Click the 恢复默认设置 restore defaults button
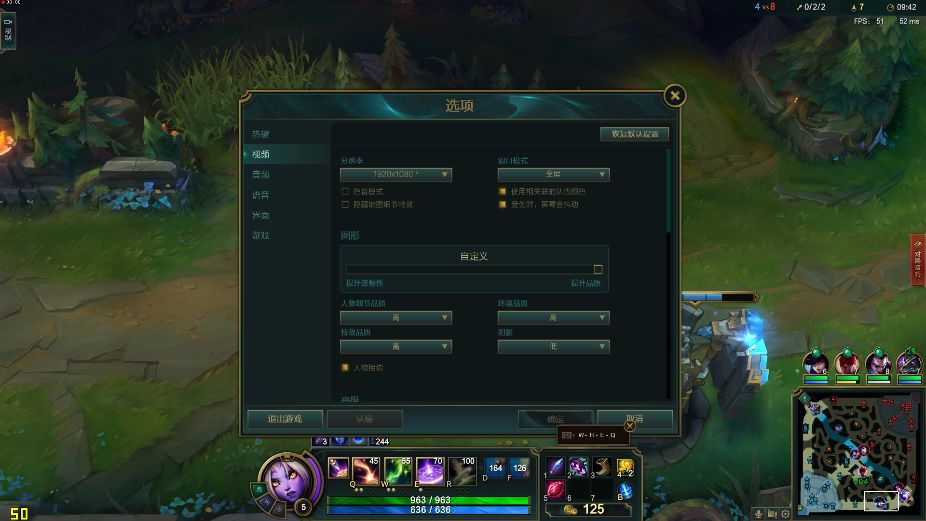Viewport: 926px width, 521px height. coord(634,134)
